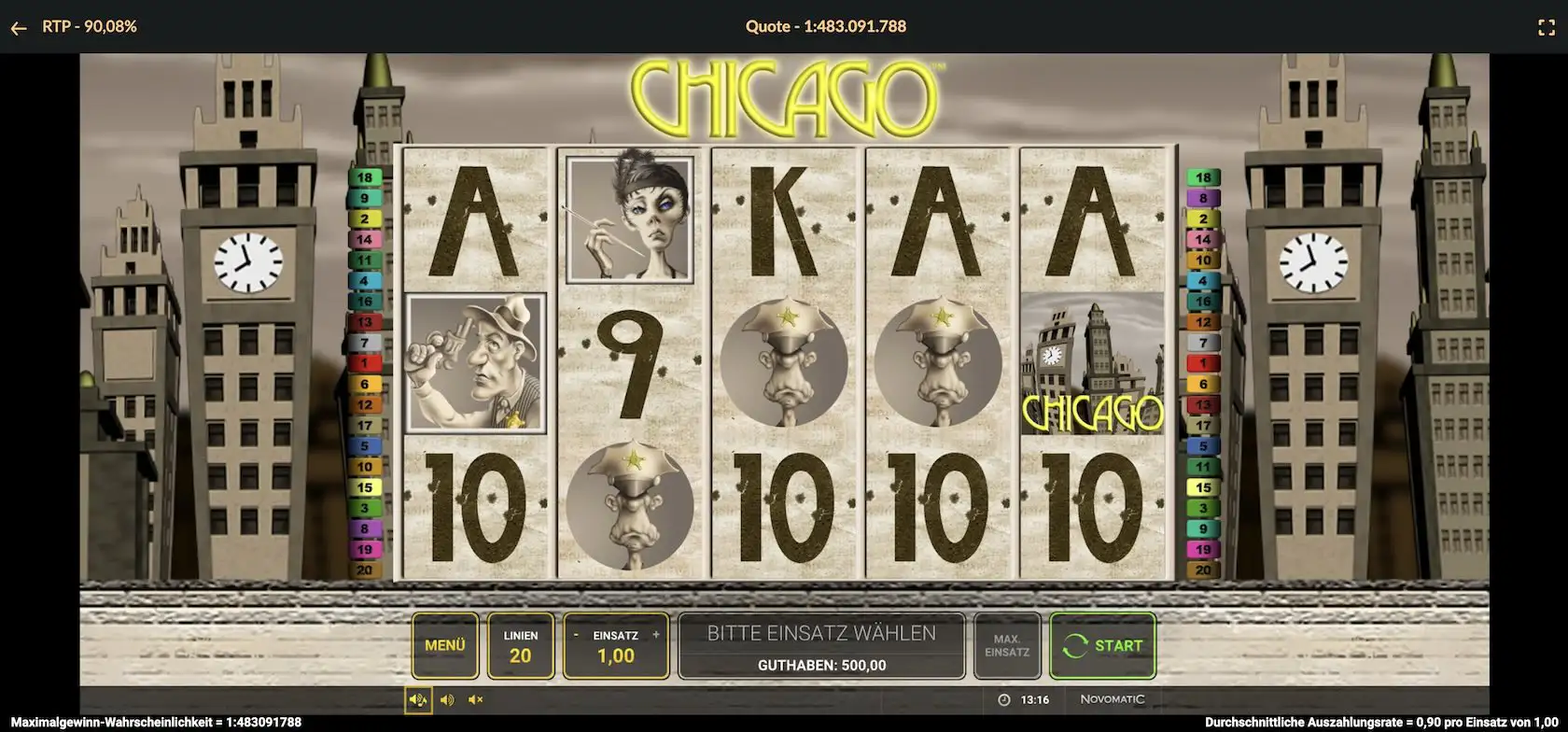Increase the Einsatz with the plus sign
Viewport: 1568px width, 732px height.
[656, 635]
